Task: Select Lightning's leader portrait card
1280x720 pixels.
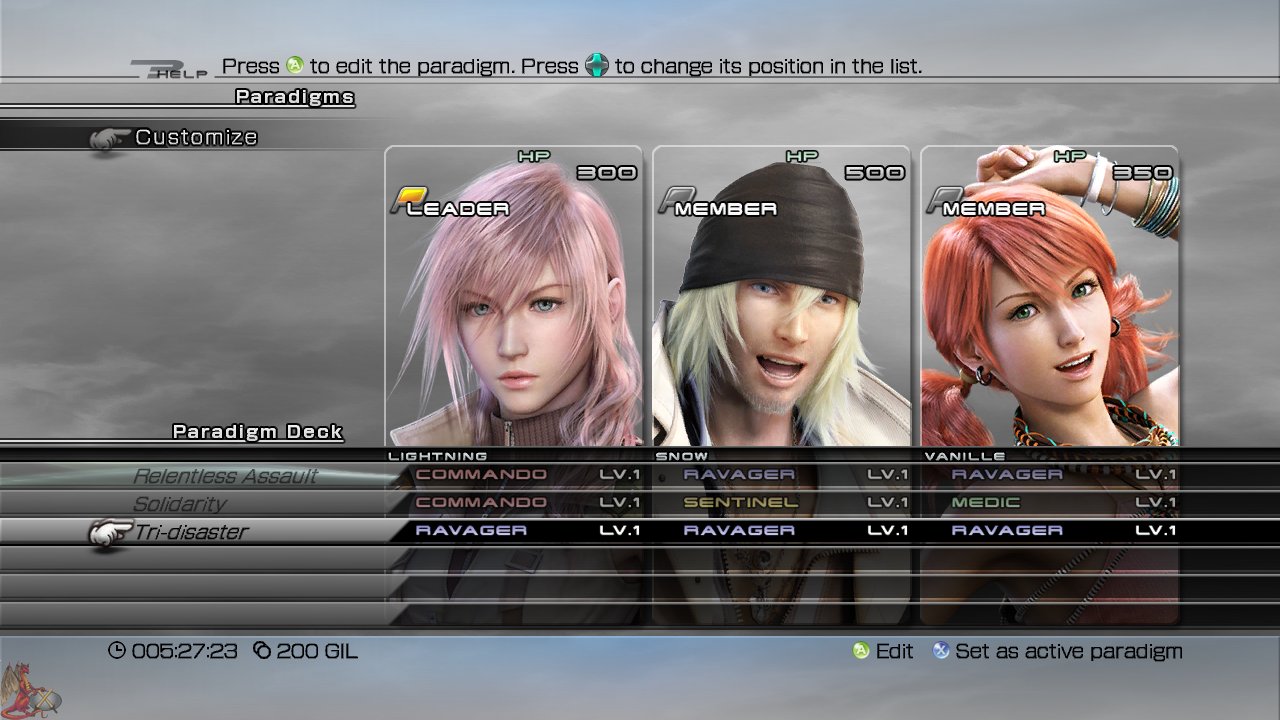Action: tap(513, 295)
